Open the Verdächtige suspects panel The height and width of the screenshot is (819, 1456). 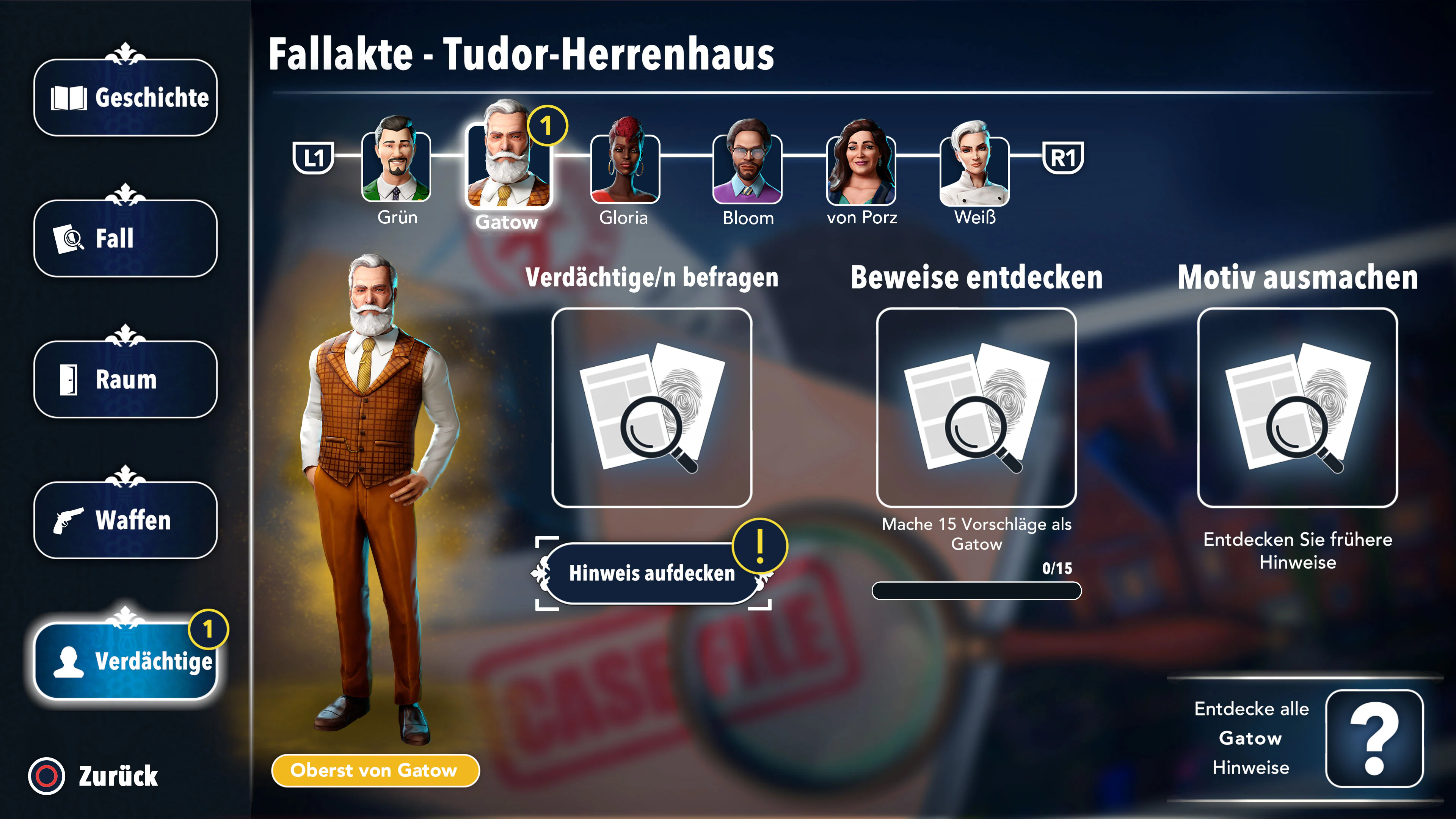click(x=124, y=661)
